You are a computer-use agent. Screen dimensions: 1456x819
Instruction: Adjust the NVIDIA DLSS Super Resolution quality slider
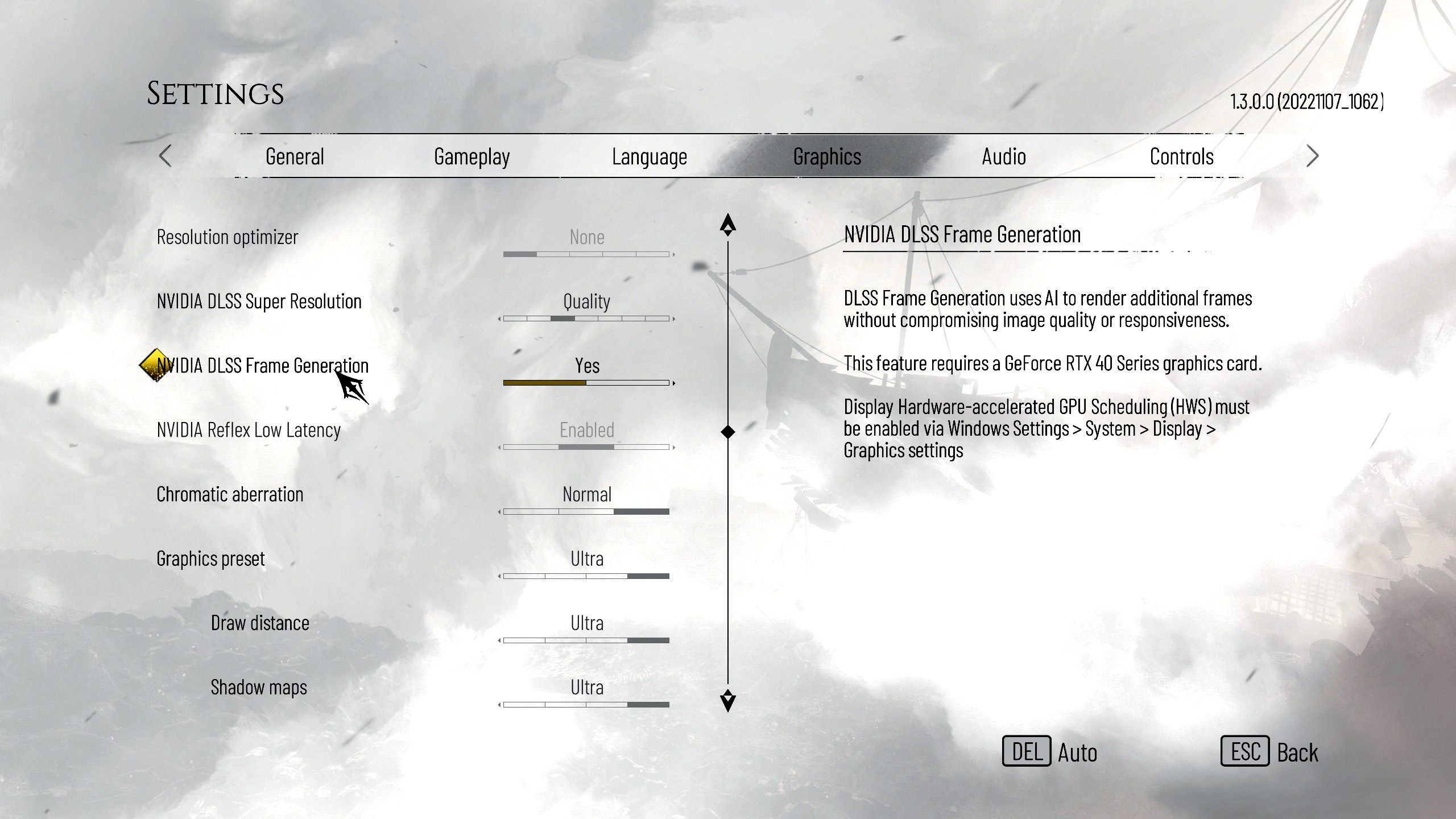[x=586, y=318]
